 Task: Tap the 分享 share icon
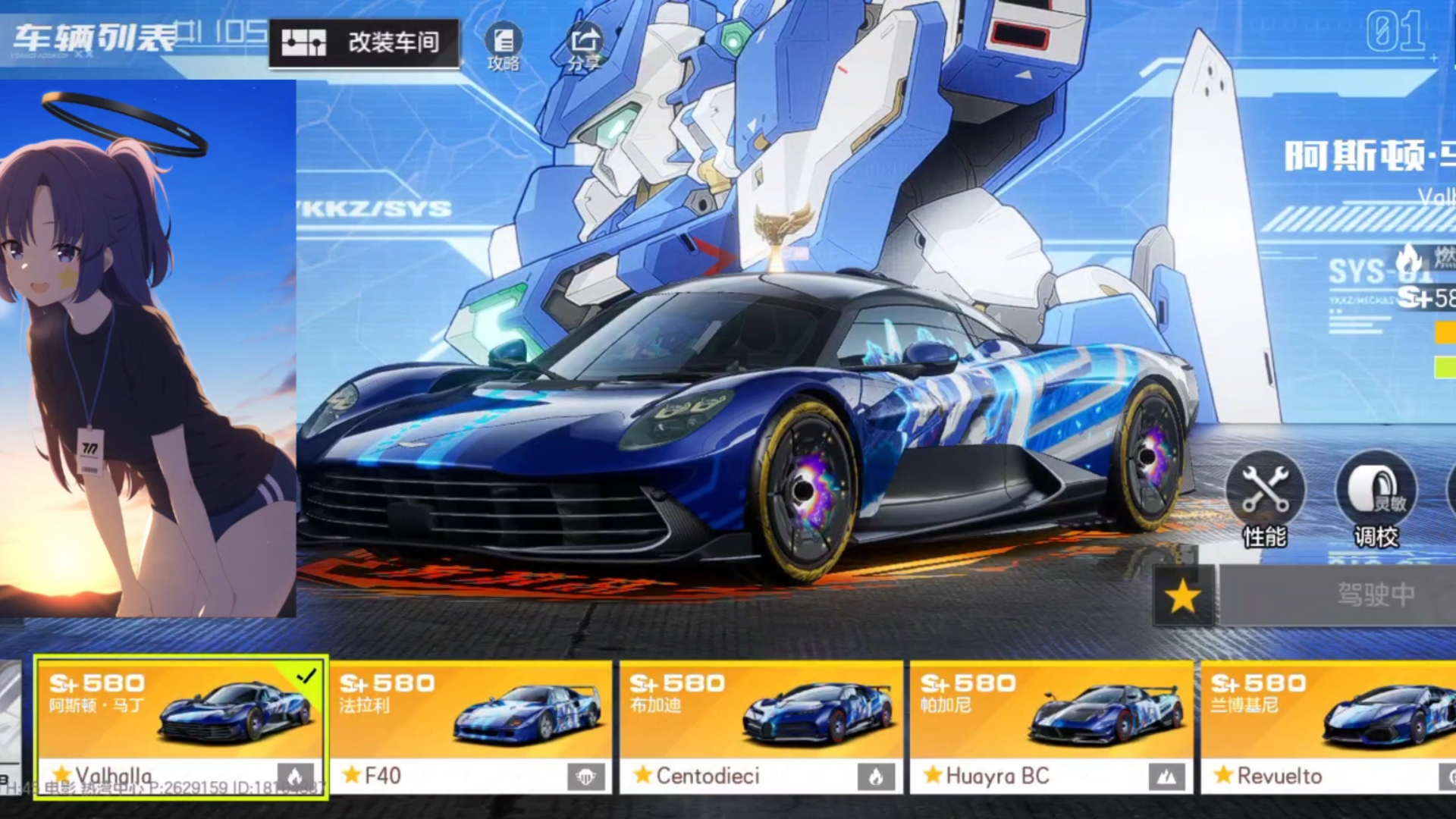point(584,45)
